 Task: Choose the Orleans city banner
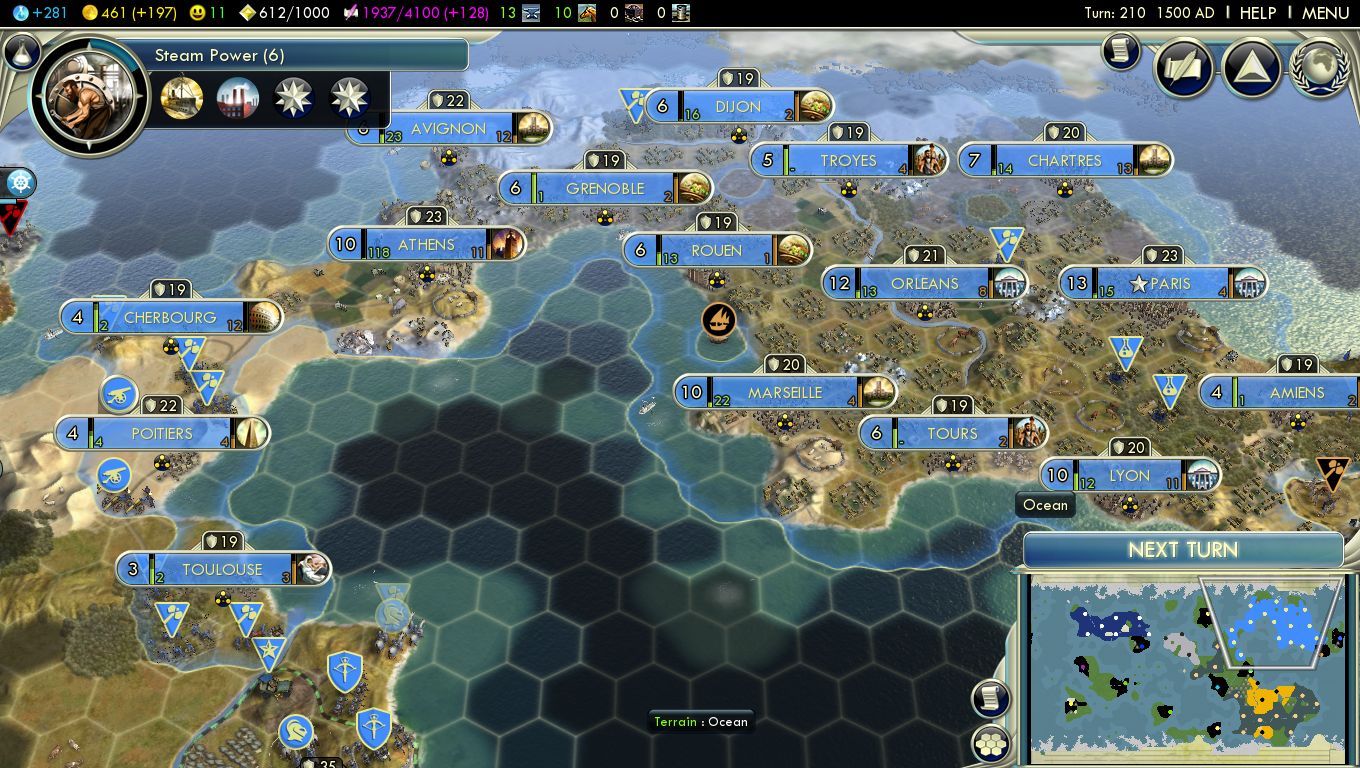(x=924, y=284)
